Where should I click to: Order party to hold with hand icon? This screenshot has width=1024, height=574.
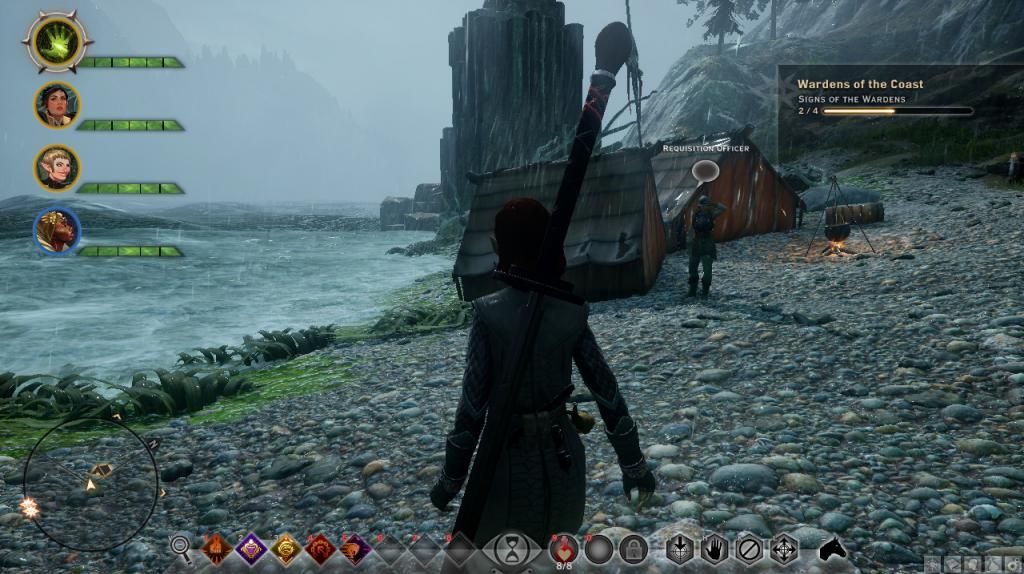(x=714, y=548)
